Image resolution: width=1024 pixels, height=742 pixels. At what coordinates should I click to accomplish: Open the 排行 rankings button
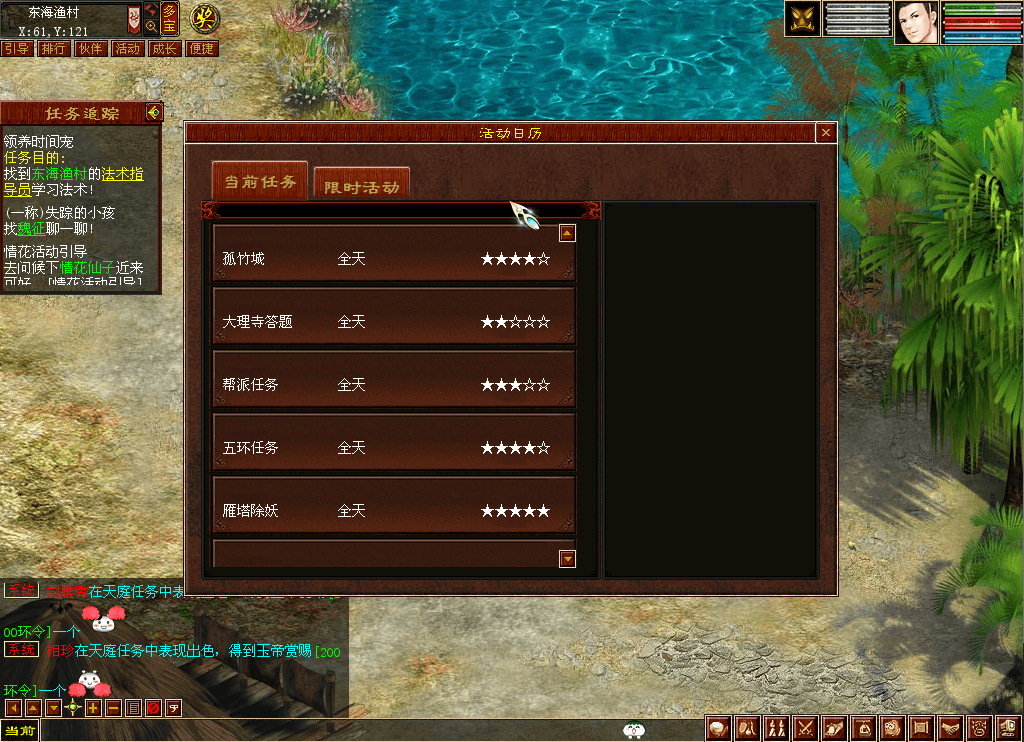click(54, 48)
